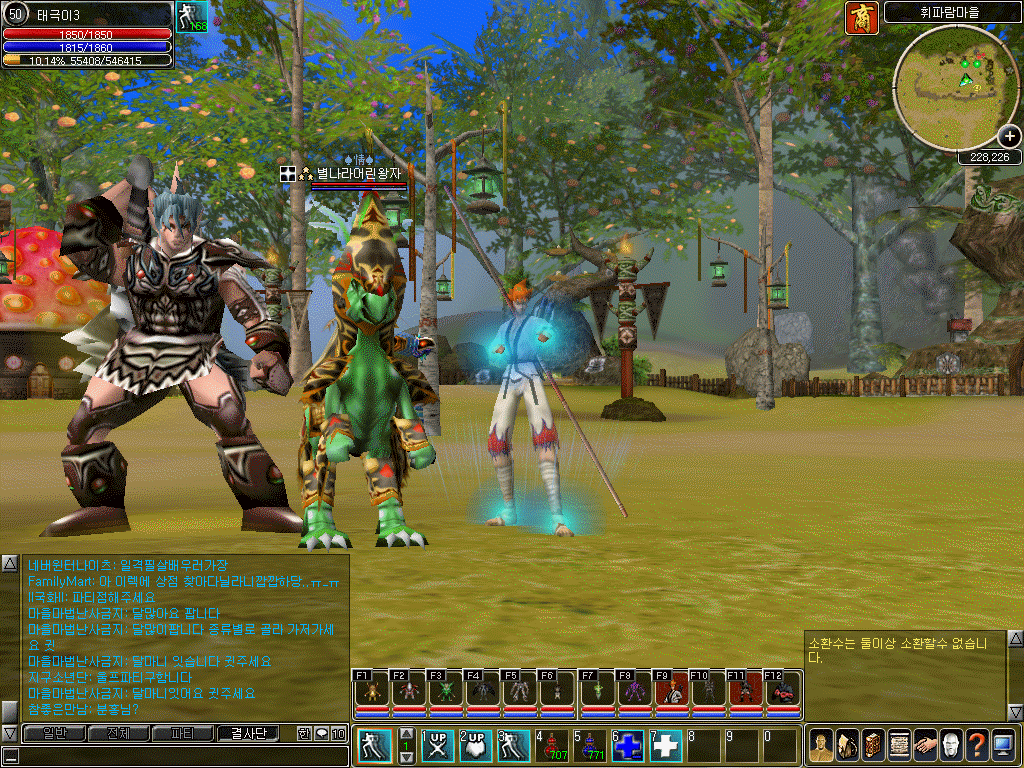Activate the blue cross skill in slot 6

628,745
